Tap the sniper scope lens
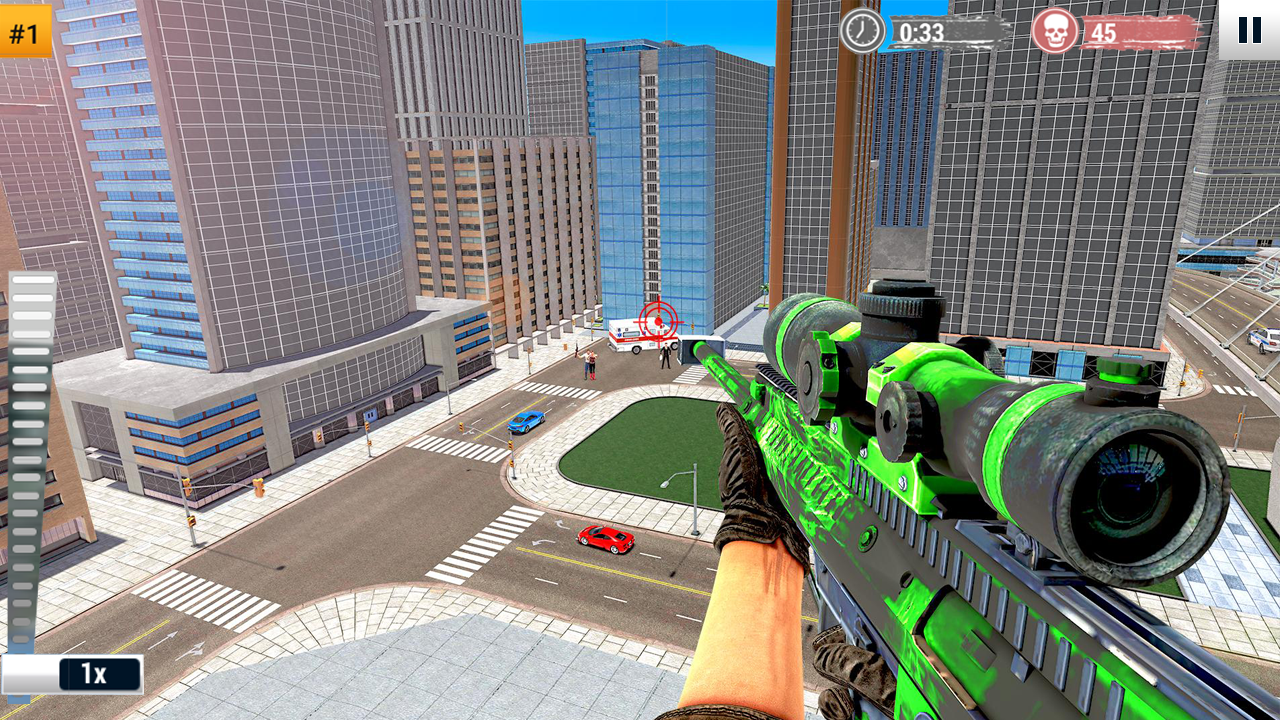Image resolution: width=1280 pixels, height=720 pixels. 1125,490
